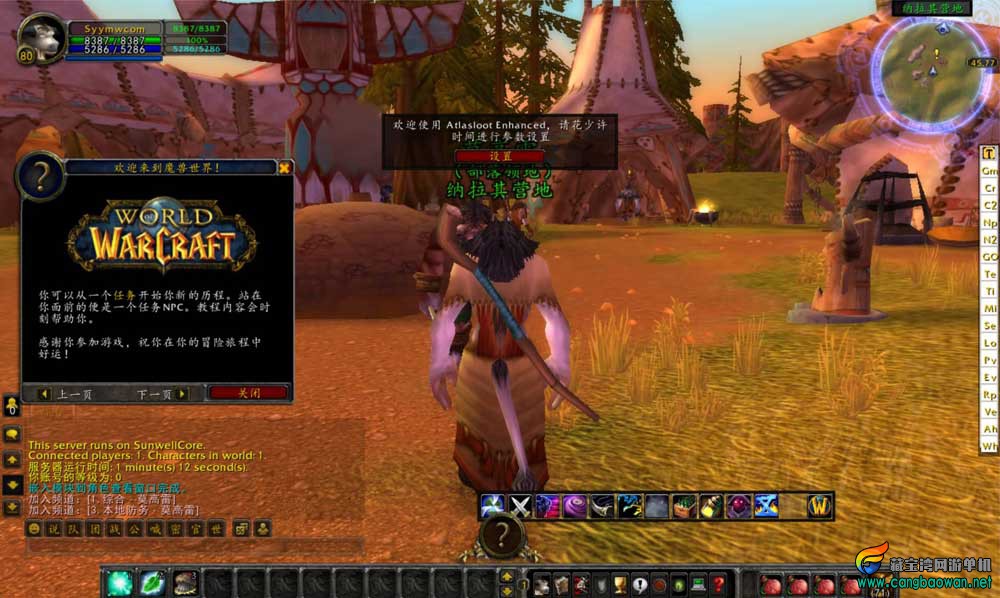Select the 'Gm' entry in the side list
1000x598 pixels.
tap(990, 171)
